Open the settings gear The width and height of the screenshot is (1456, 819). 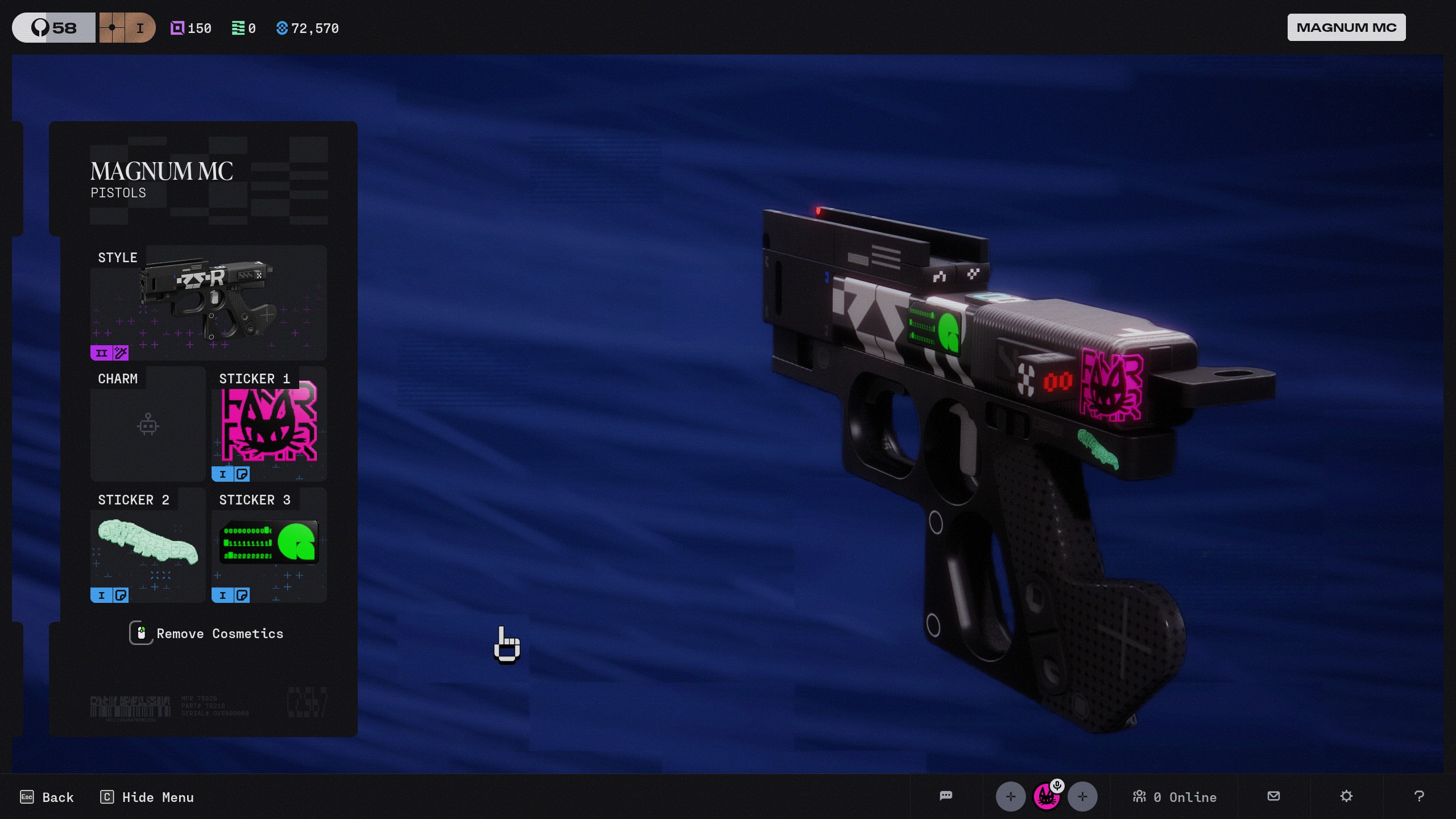(1346, 796)
